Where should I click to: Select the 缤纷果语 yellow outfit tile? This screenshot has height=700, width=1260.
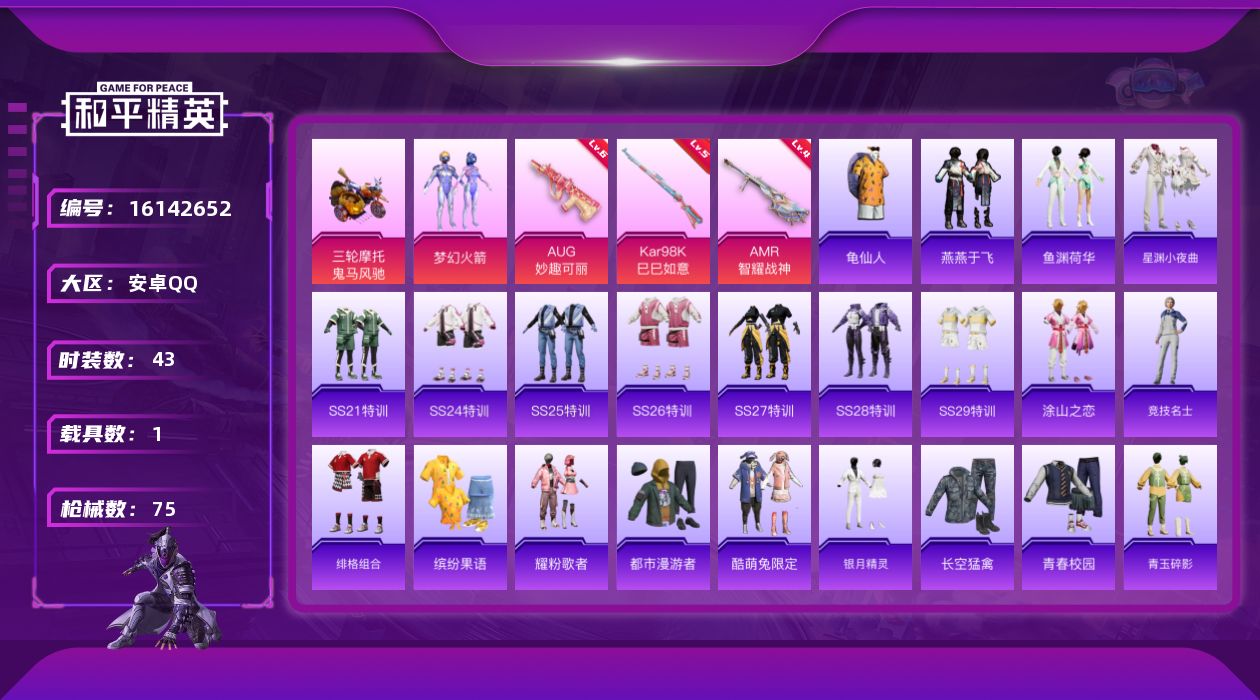[460, 517]
